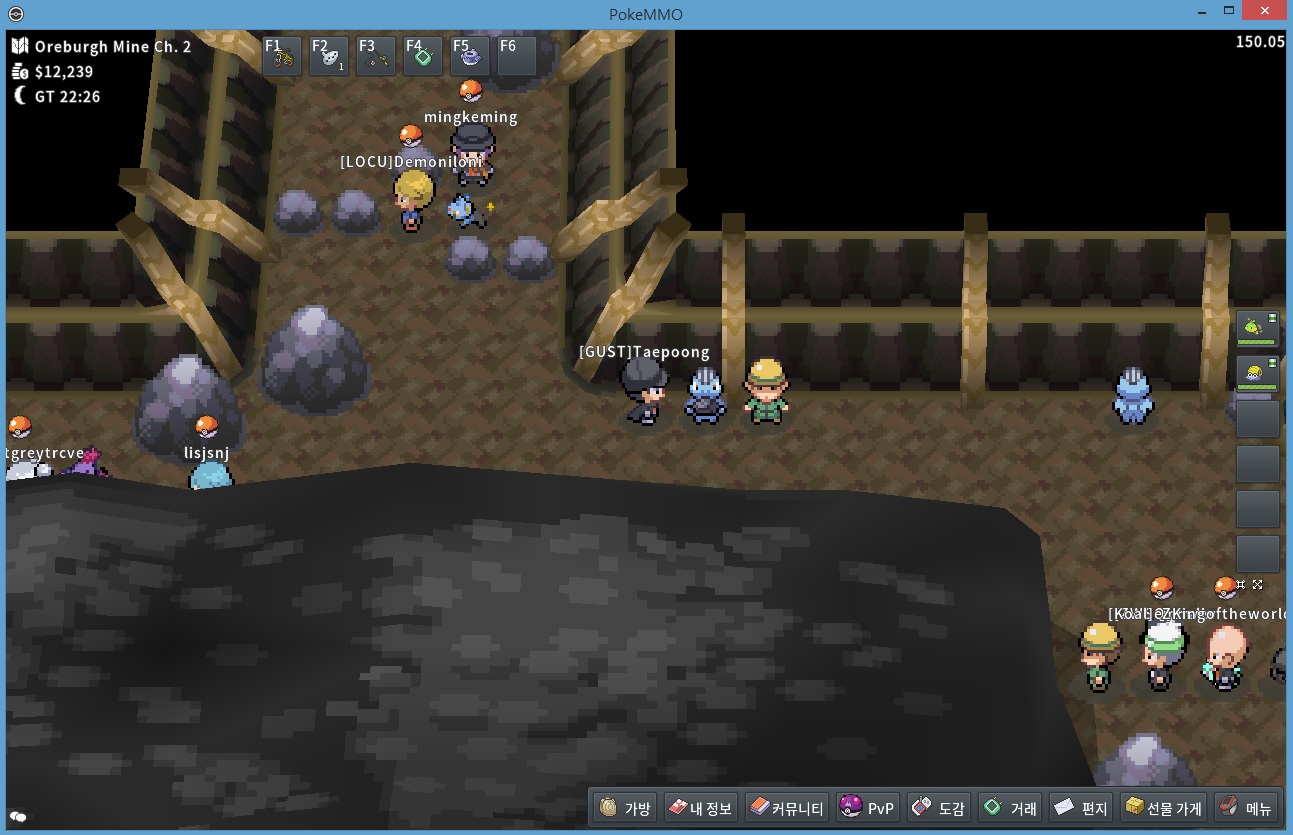The image size is (1293, 835).
Task: Open the 가방 (bag) menu
Action: 627,808
